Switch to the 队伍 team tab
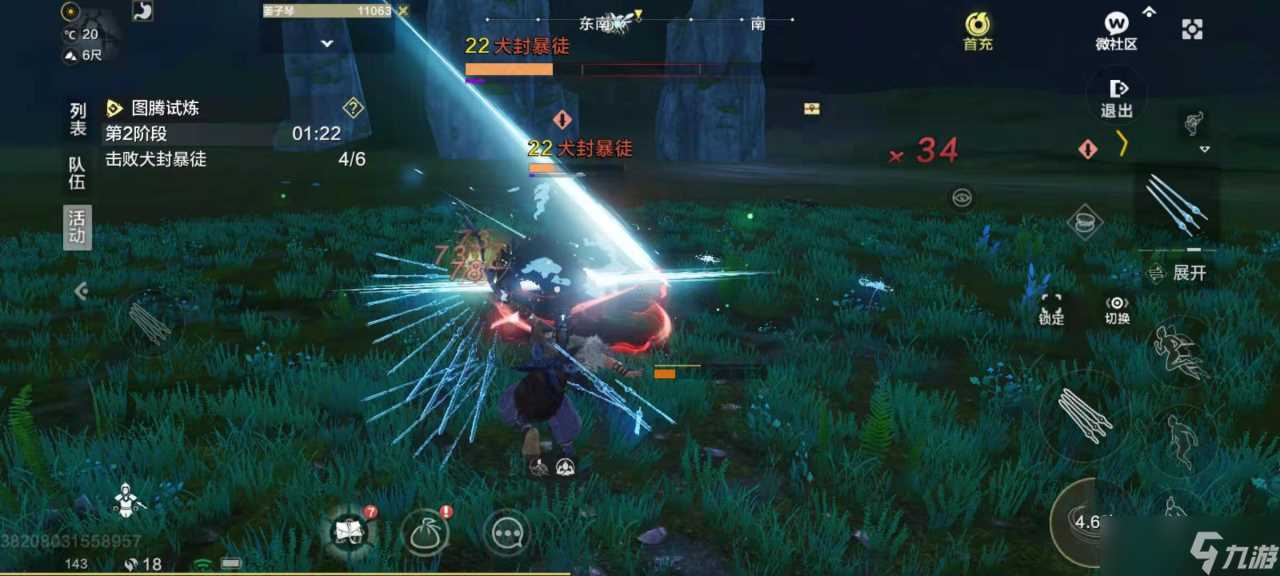The image size is (1280, 576). pyautogui.click(x=78, y=173)
